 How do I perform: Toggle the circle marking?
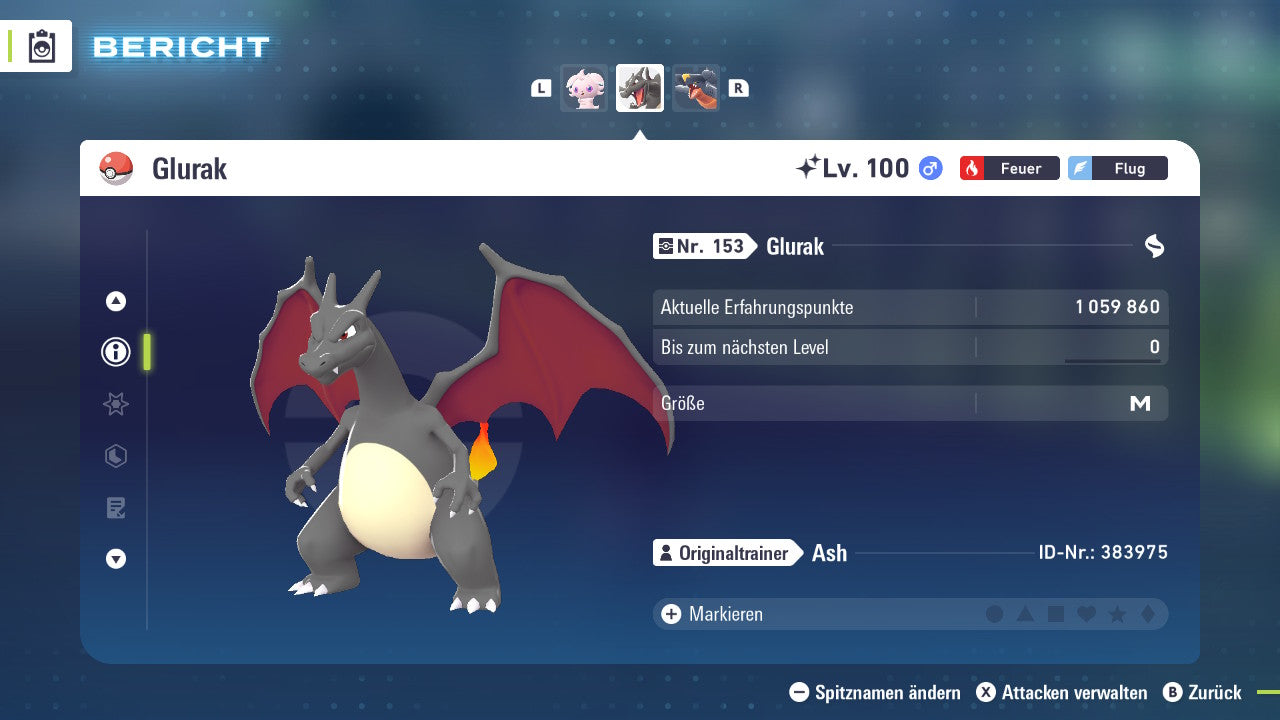tap(995, 614)
